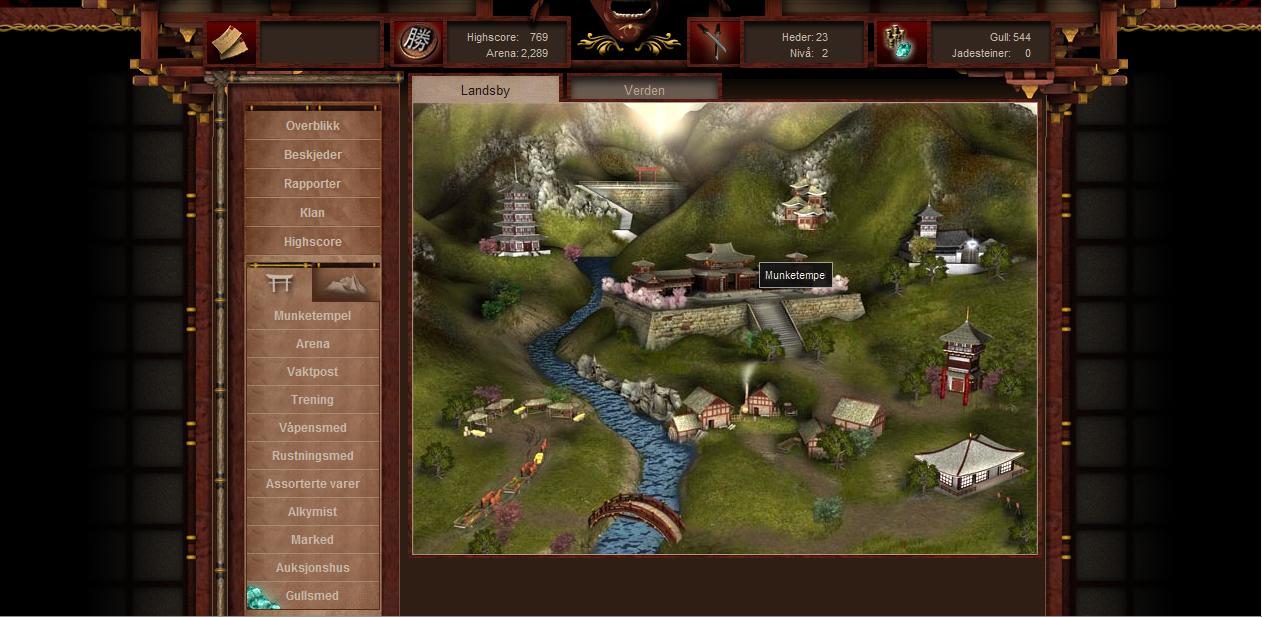
Task: Open the Rustningsmed shop
Action: pos(312,456)
